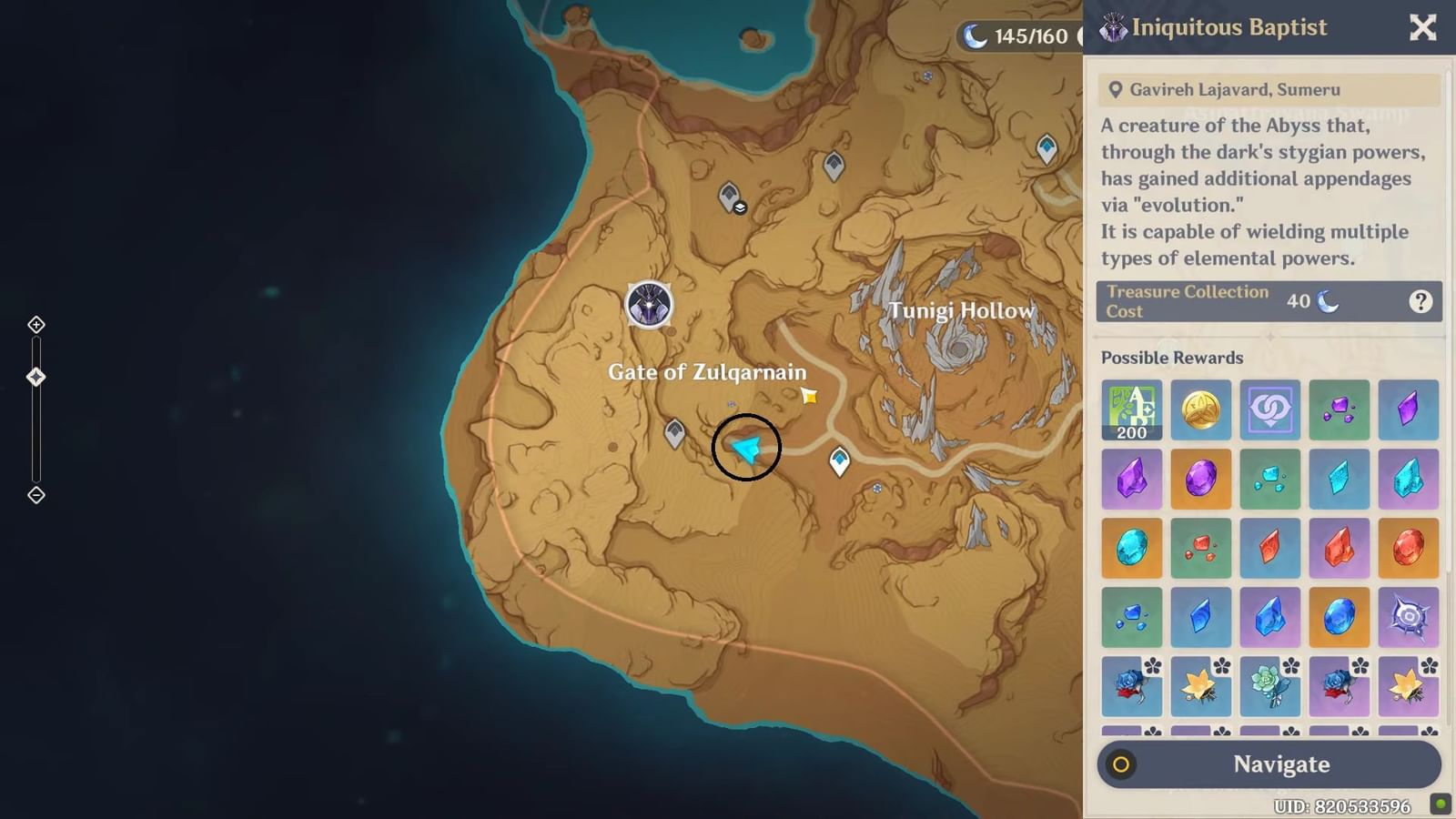Viewport: 1456px width, 819px height.
Task: Open the stacked domain marker in the north
Action: pyautogui.click(x=727, y=197)
